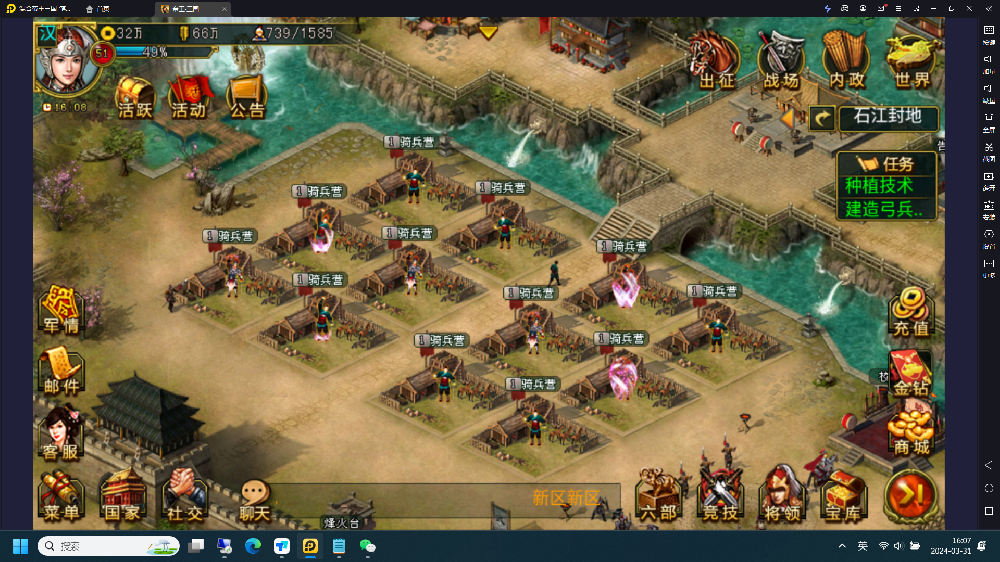Go to 石江封地 fief
This screenshot has height=562, width=1000.
pyautogui.click(x=886, y=118)
